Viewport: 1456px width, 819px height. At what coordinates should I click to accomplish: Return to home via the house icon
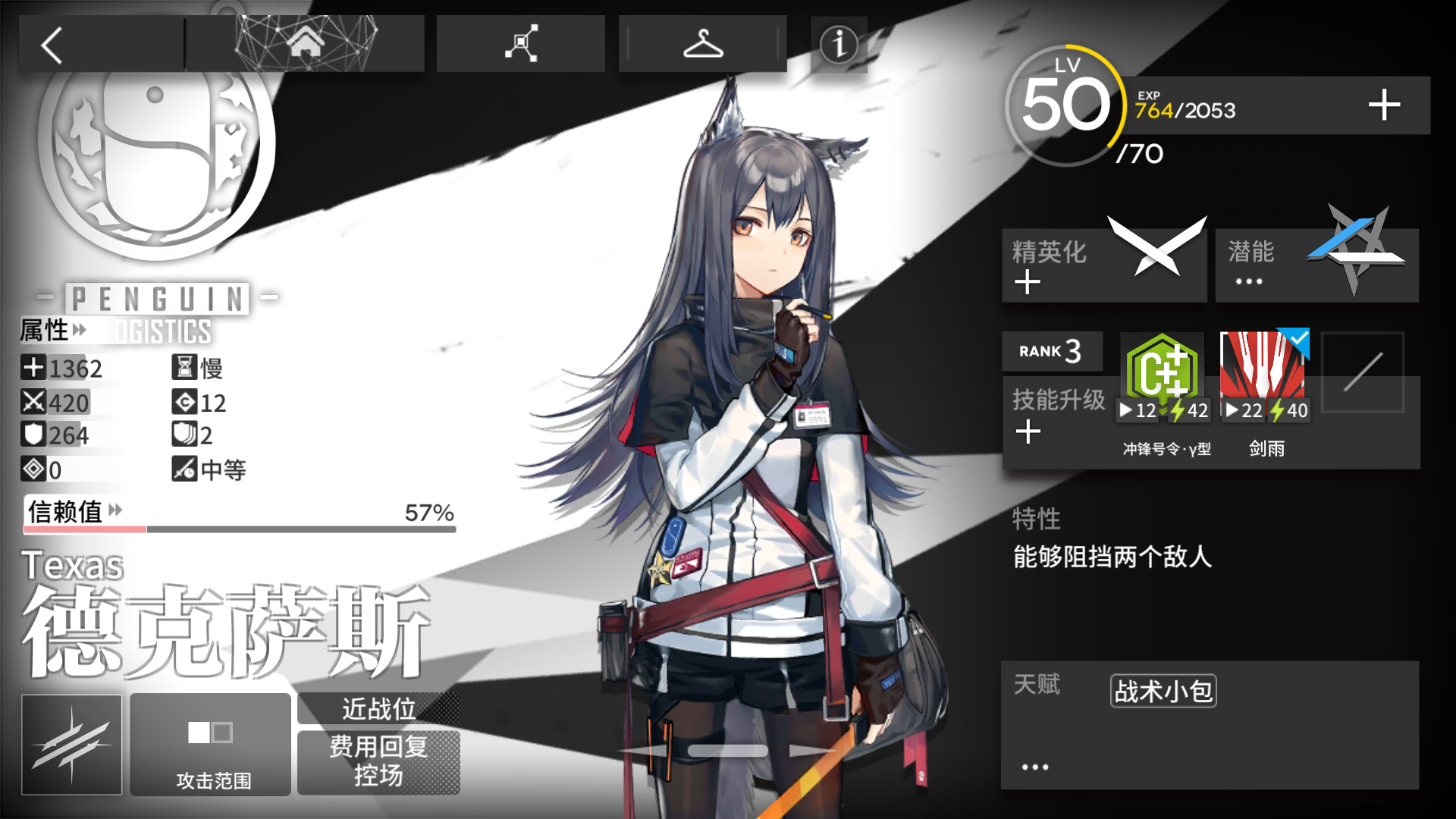[305, 44]
